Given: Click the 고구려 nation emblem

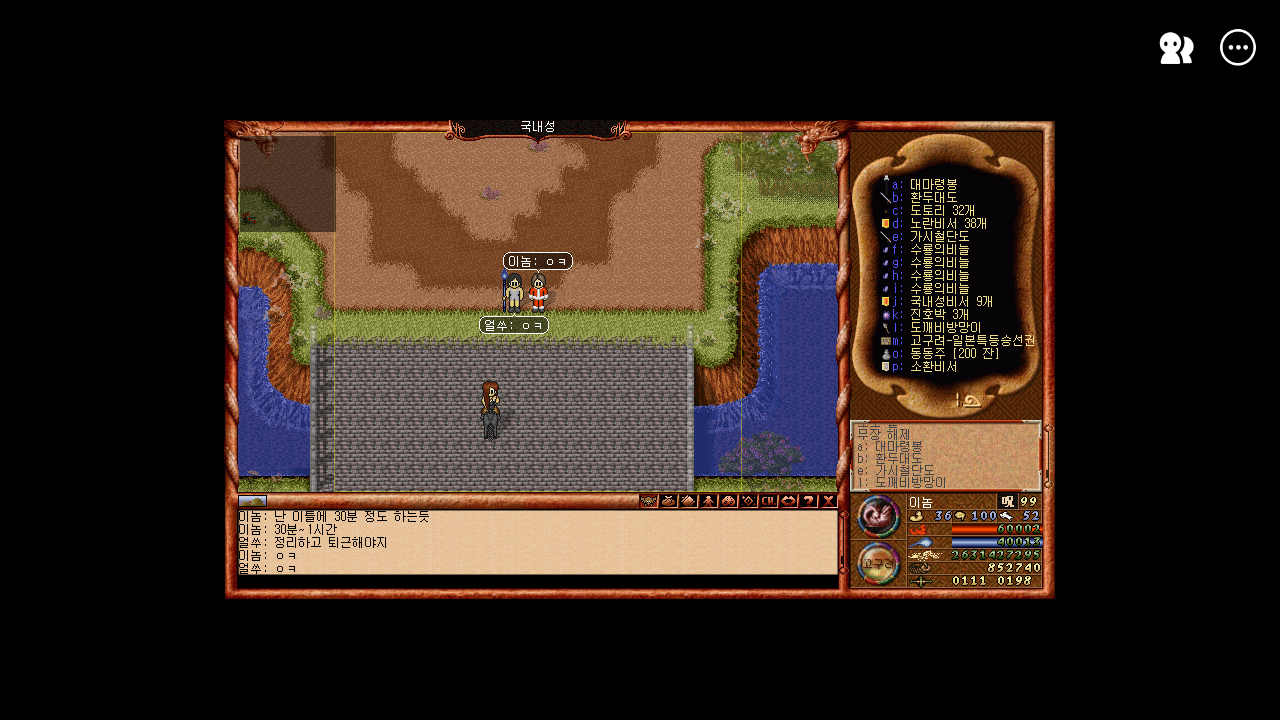Looking at the screenshot, I should tap(878, 563).
